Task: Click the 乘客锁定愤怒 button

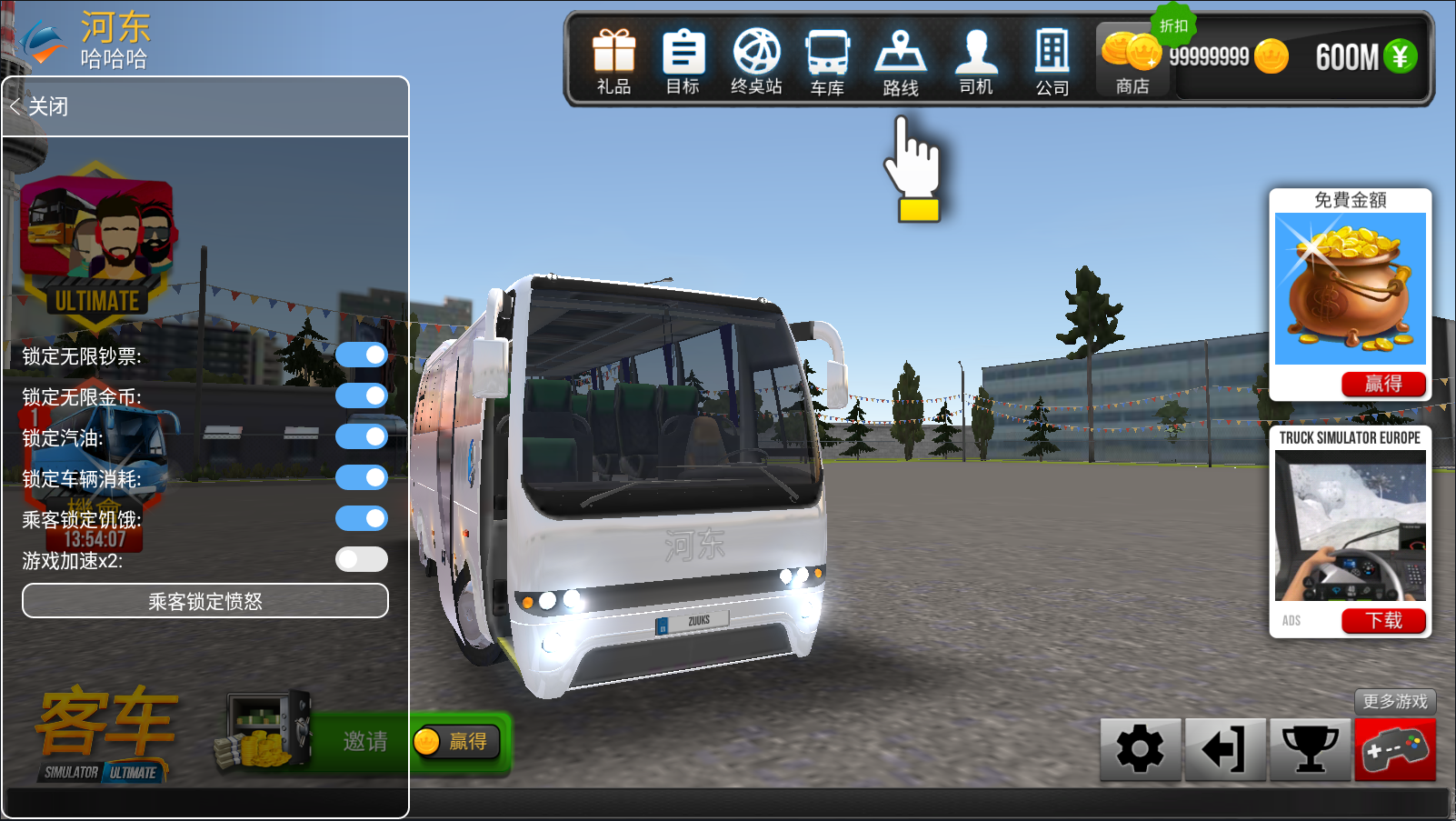Action: coord(205,601)
